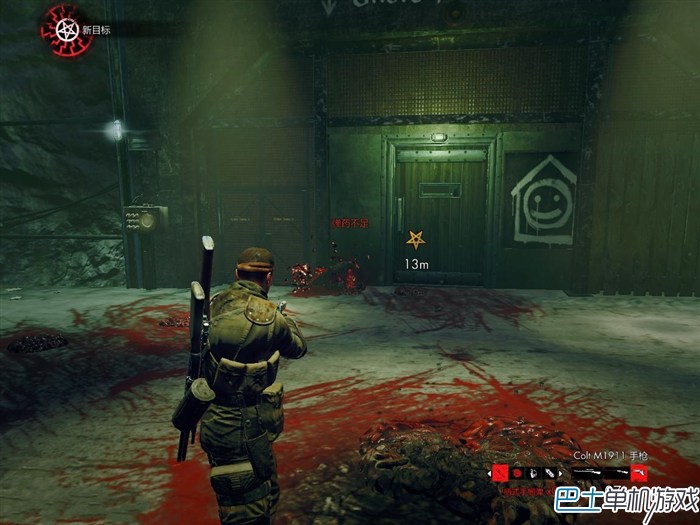Cycle items with the left arrow

[x=489, y=473]
